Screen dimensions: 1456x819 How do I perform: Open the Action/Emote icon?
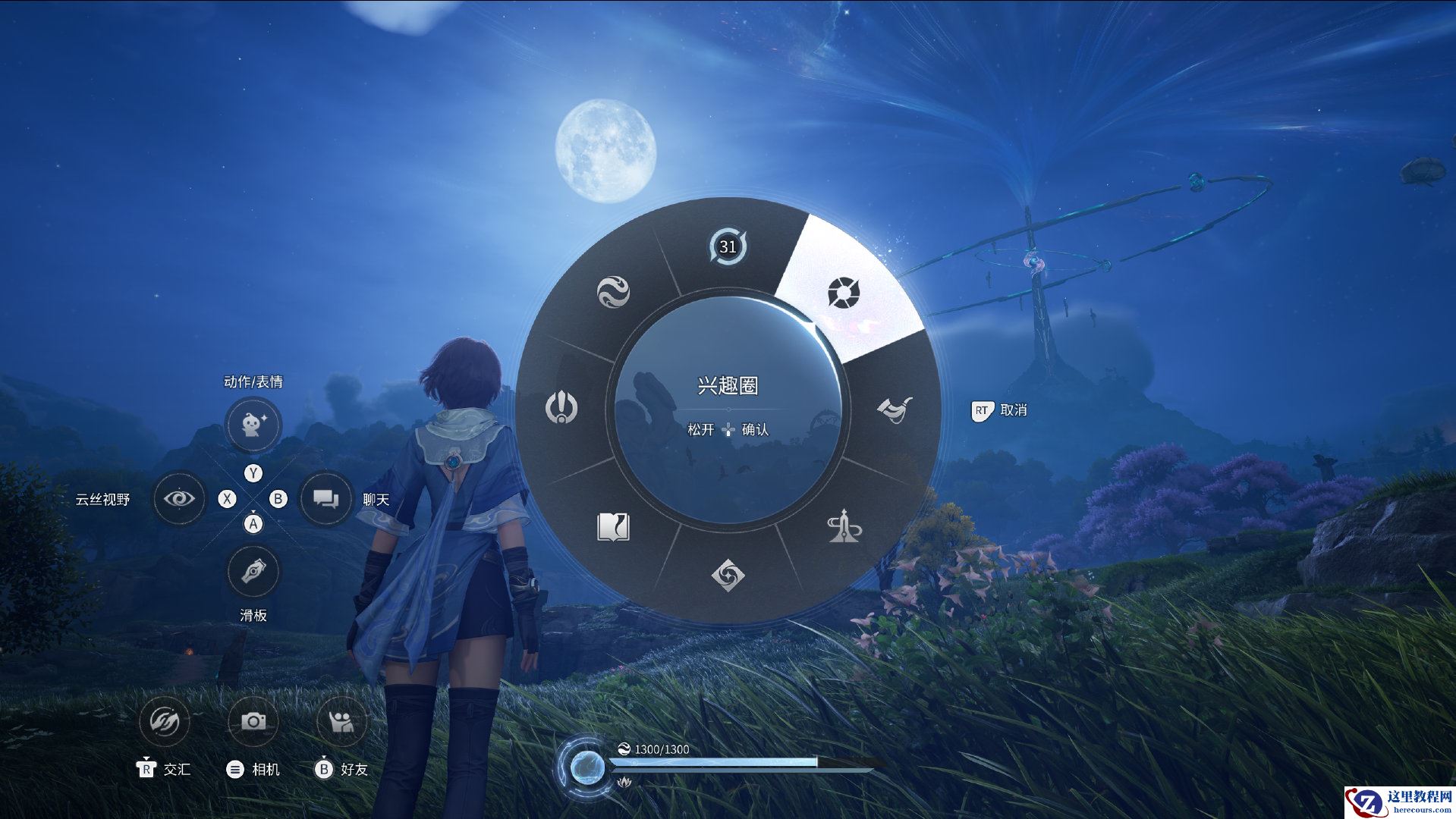click(253, 424)
